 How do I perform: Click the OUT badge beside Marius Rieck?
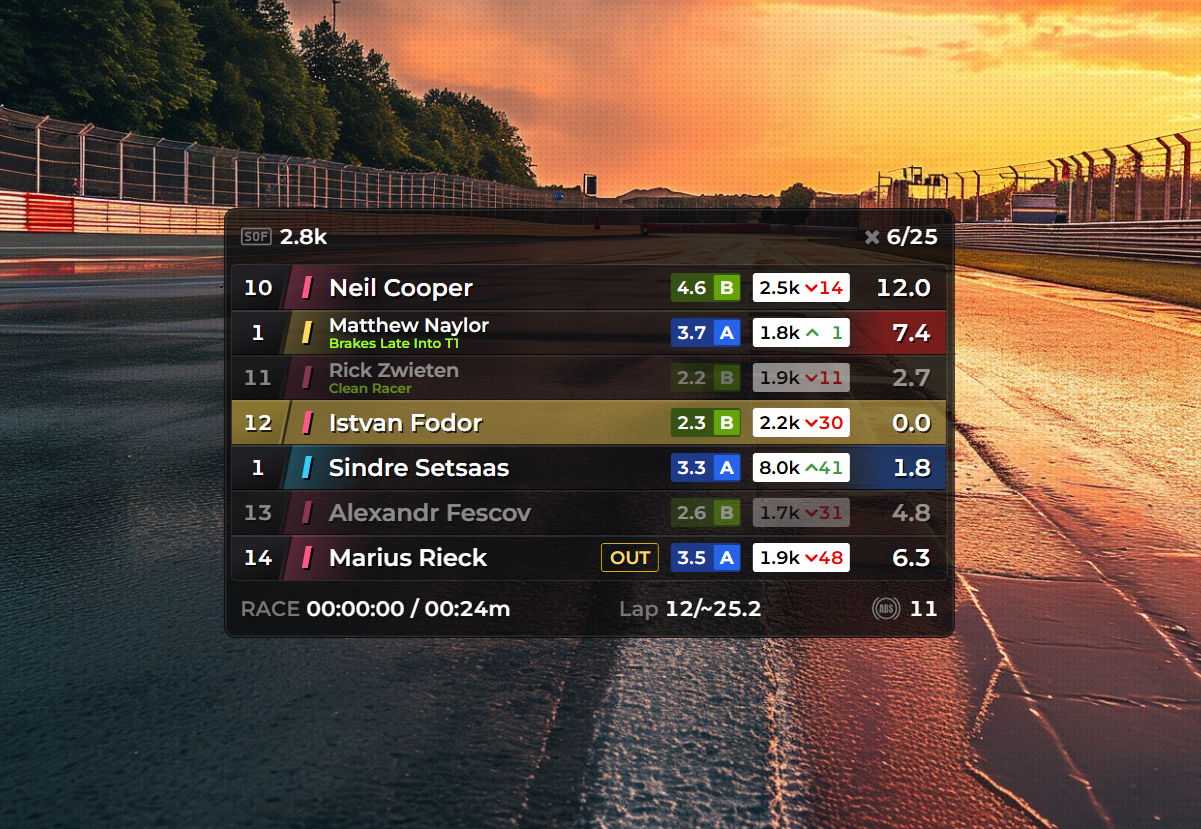pos(630,558)
